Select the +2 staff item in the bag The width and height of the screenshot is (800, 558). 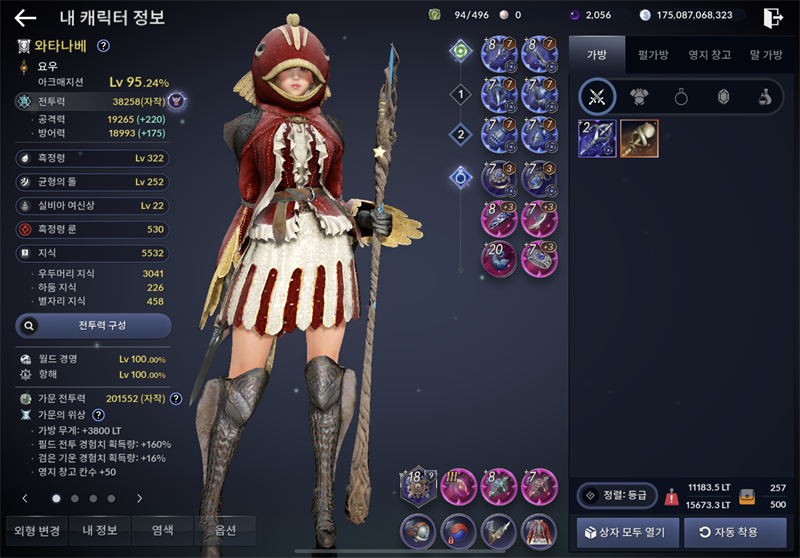tap(597, 138)
